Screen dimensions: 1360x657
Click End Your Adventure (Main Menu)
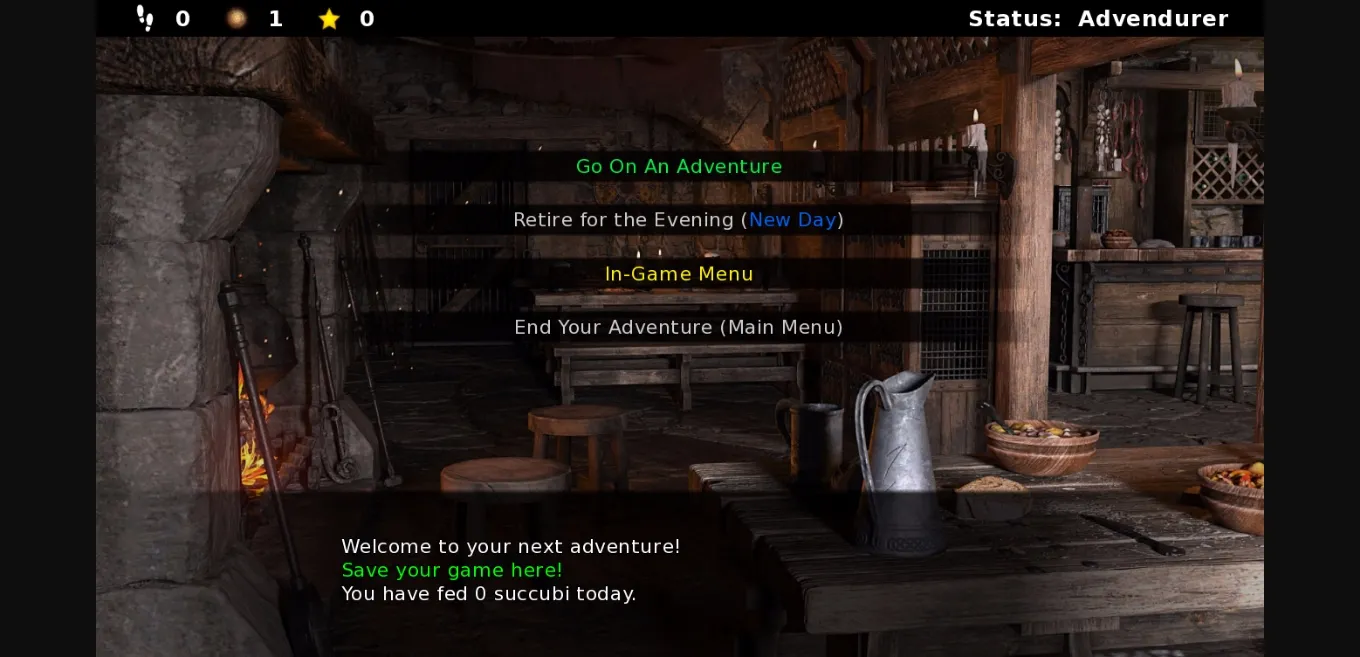click(678, 327)
